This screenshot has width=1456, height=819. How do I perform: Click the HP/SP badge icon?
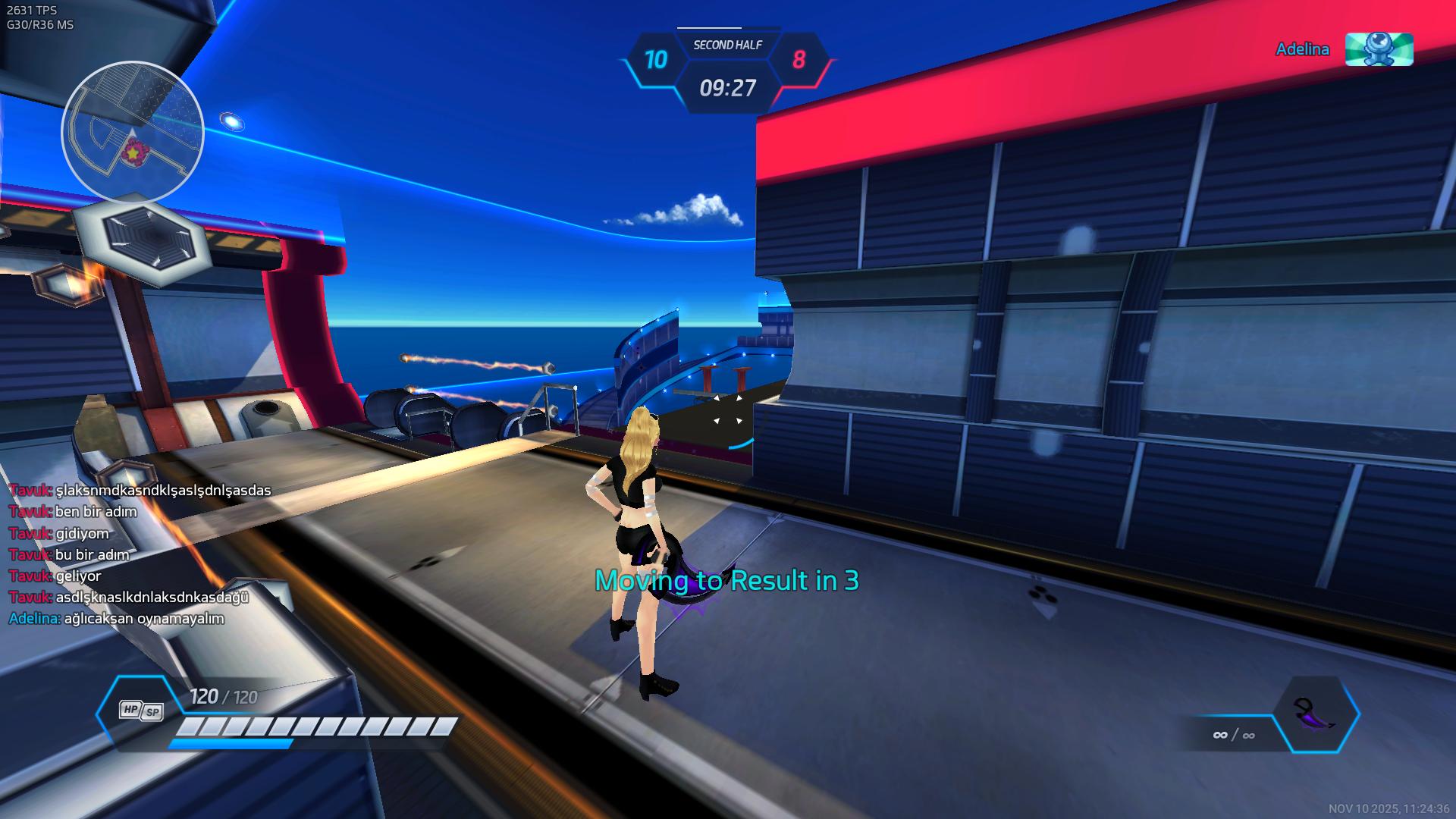pyautogui.click(x=141, y=710)
